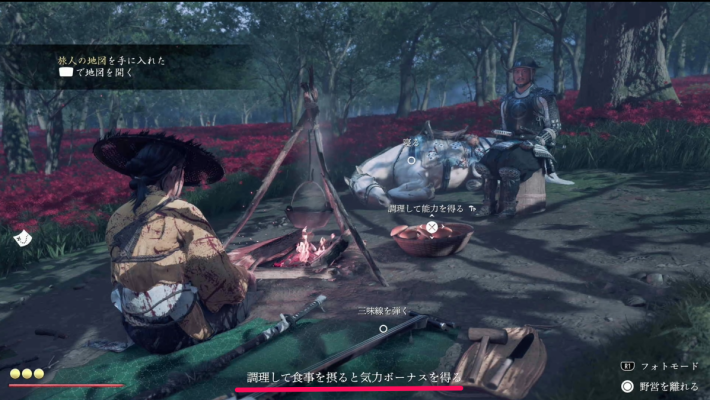Click the 旅人の地図 map notification
The image size is (710, 400).
[x=110, y=66]
